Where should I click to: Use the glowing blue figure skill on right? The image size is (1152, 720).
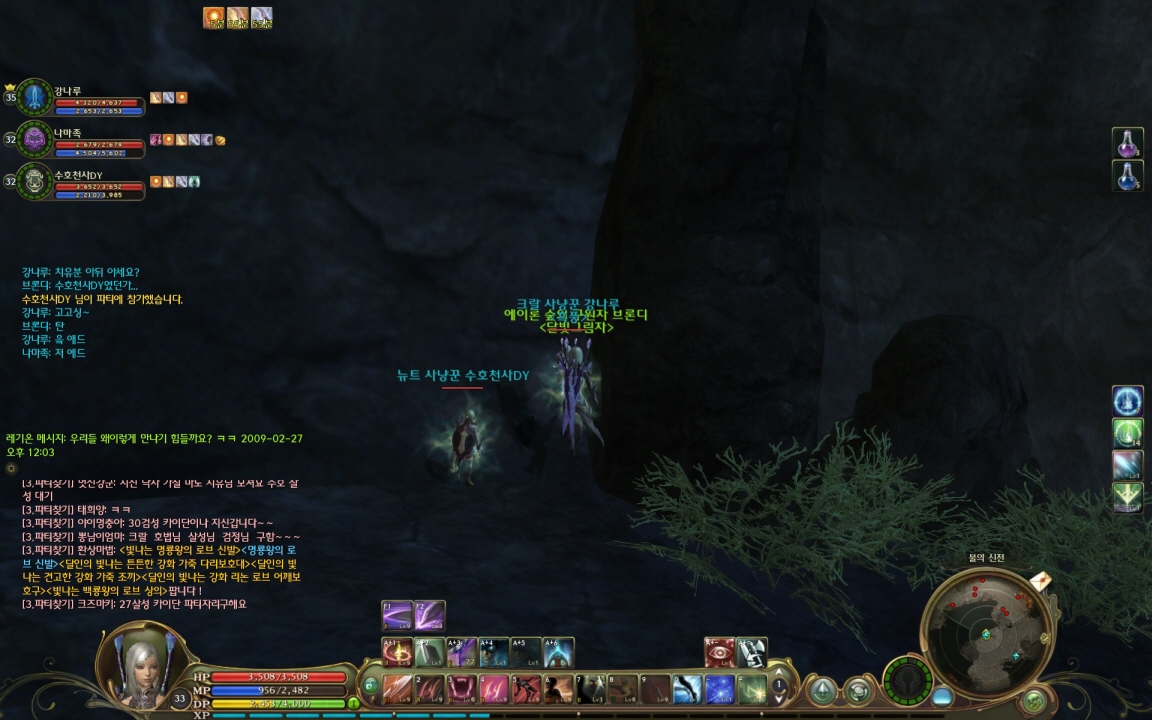point(1128,401)
